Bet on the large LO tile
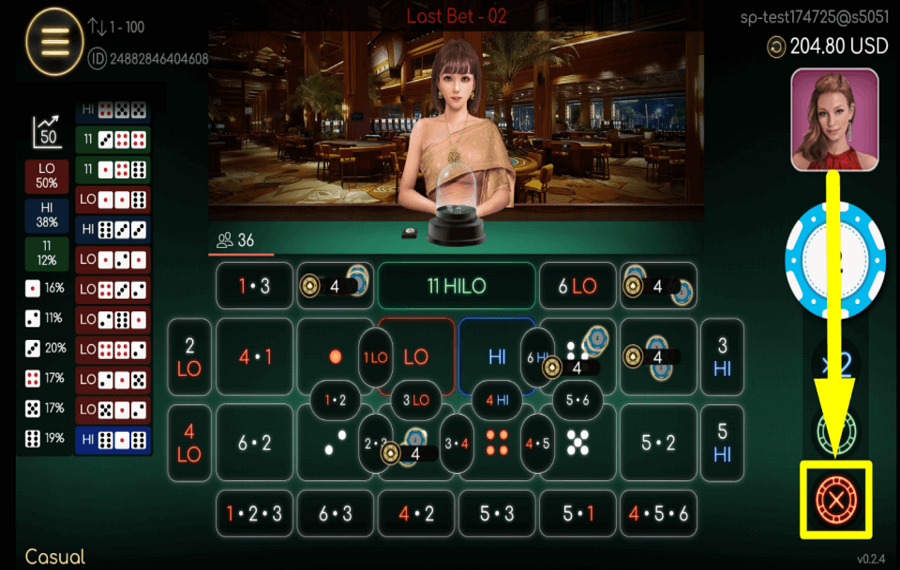Screen dimensions: 900x570 pyautogui.click(x=416, y=356)
